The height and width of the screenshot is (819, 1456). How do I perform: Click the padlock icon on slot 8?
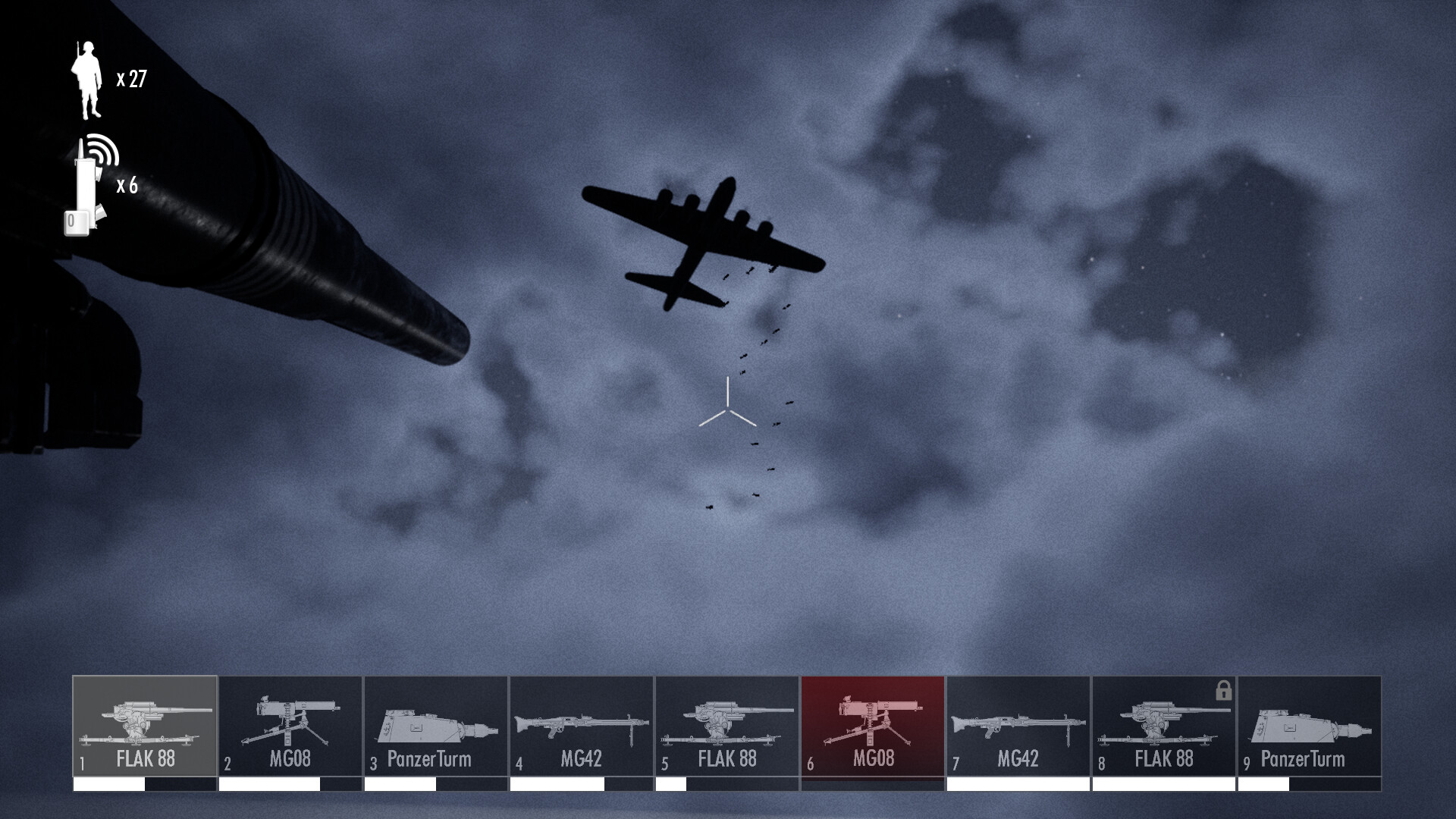[x=1222, y=691]
